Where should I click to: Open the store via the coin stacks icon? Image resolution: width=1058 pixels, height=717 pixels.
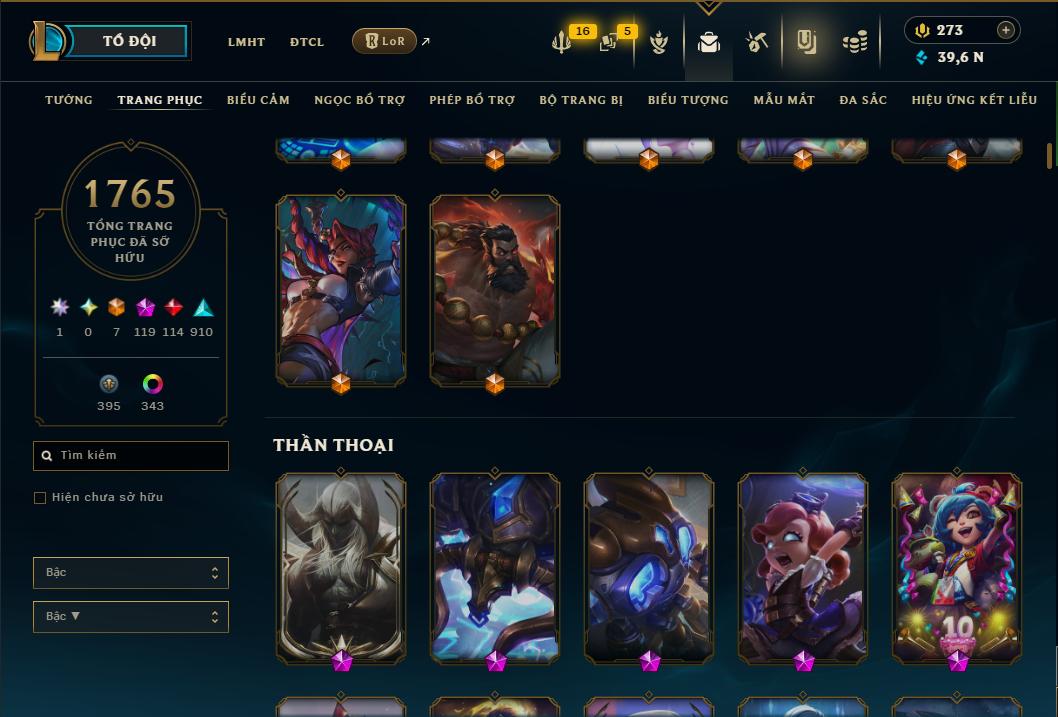854,42
